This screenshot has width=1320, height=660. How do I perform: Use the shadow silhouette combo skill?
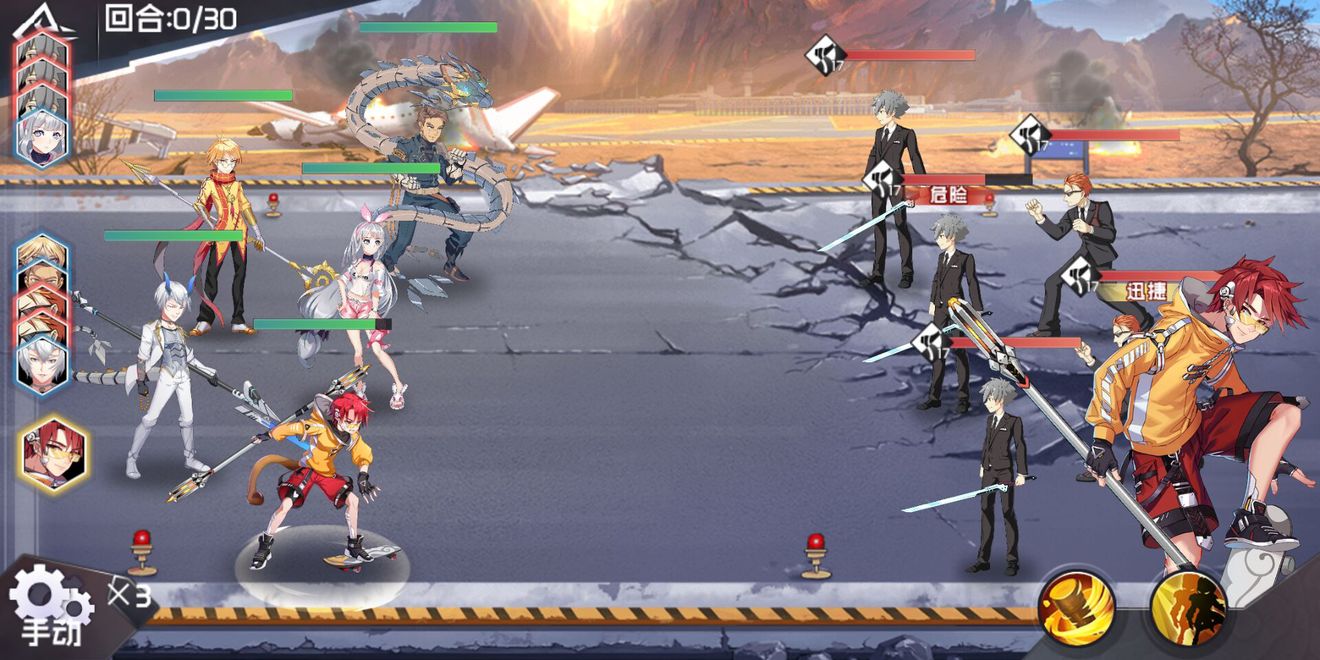(1188, 608)
